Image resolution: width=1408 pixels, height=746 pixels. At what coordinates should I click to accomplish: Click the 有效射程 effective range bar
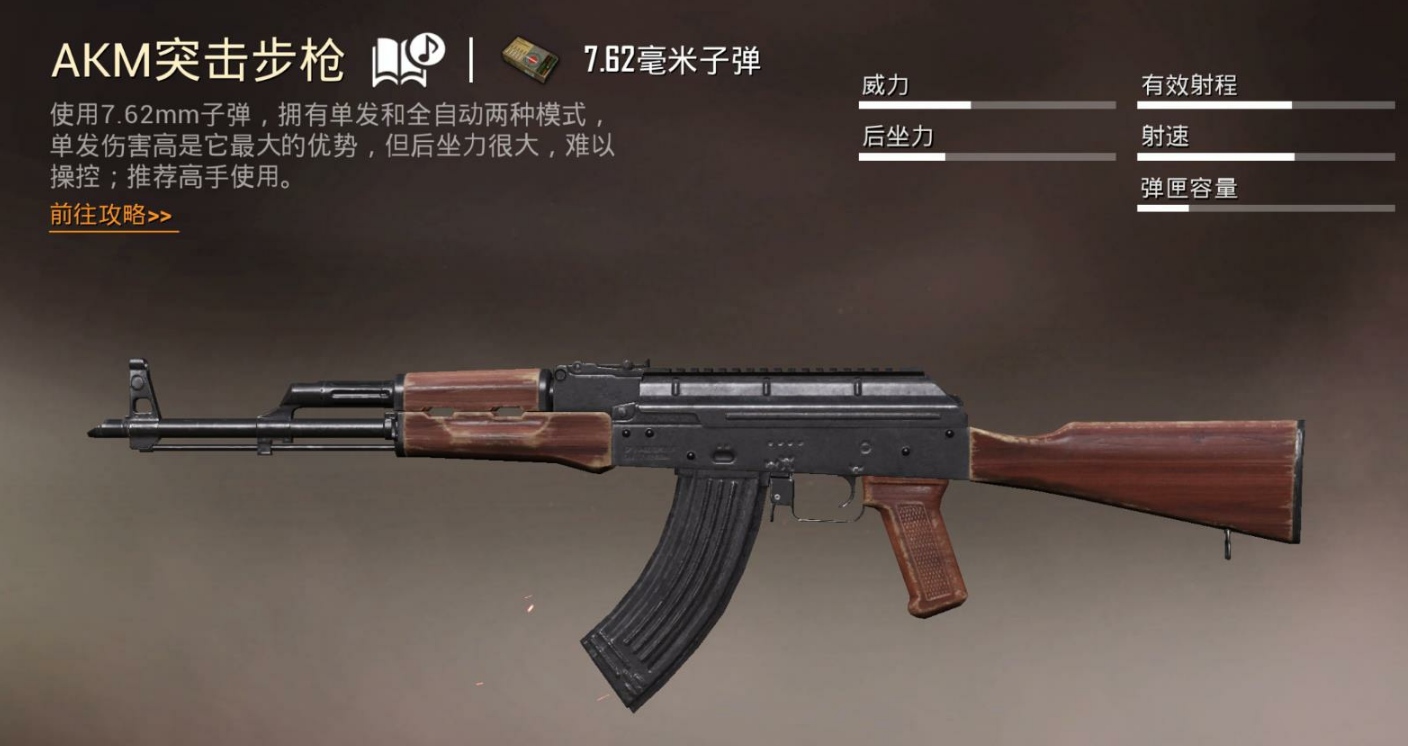coord(1265,103)
